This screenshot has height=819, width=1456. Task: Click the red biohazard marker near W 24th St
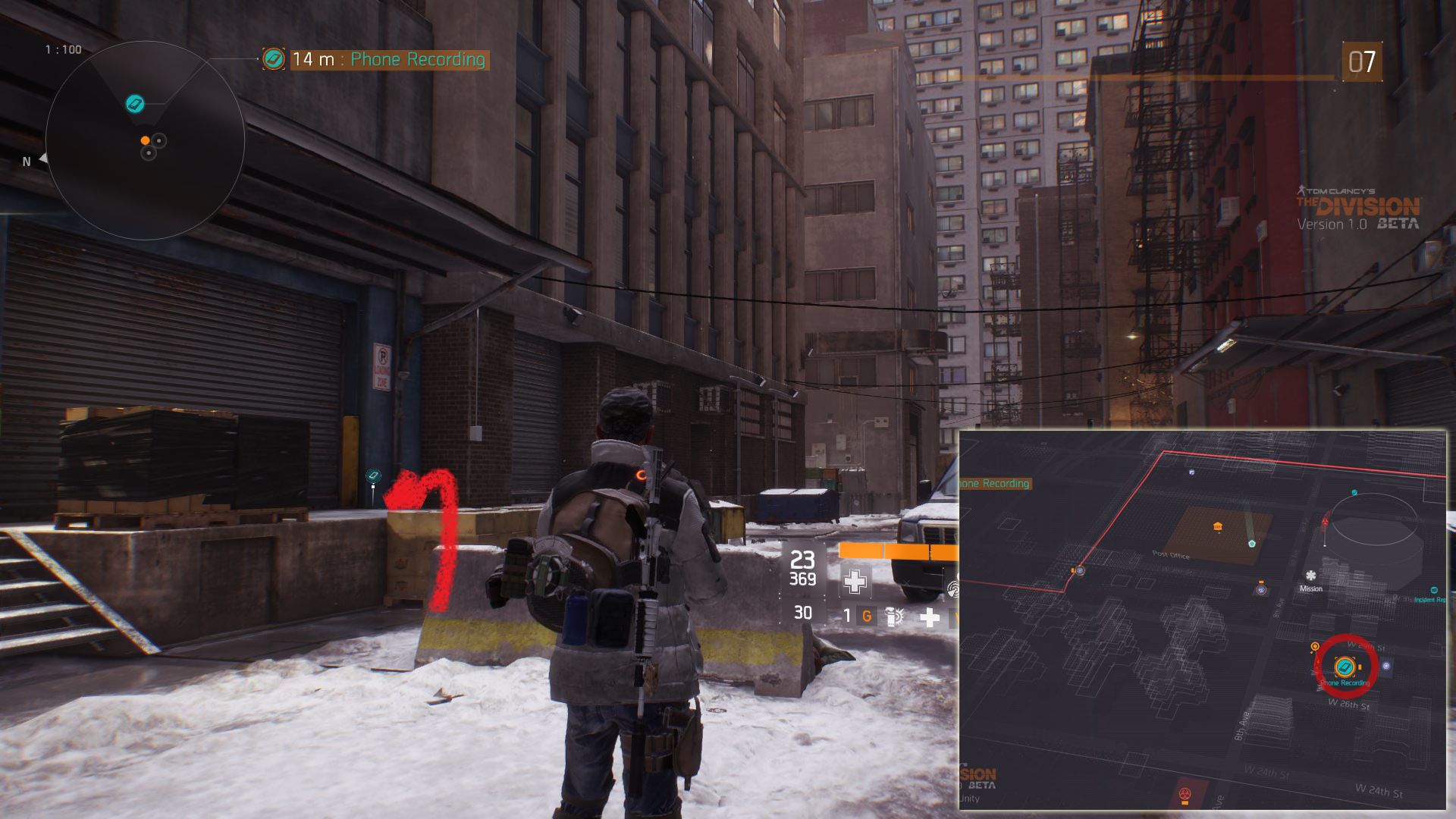click(x=1185, y=794)
